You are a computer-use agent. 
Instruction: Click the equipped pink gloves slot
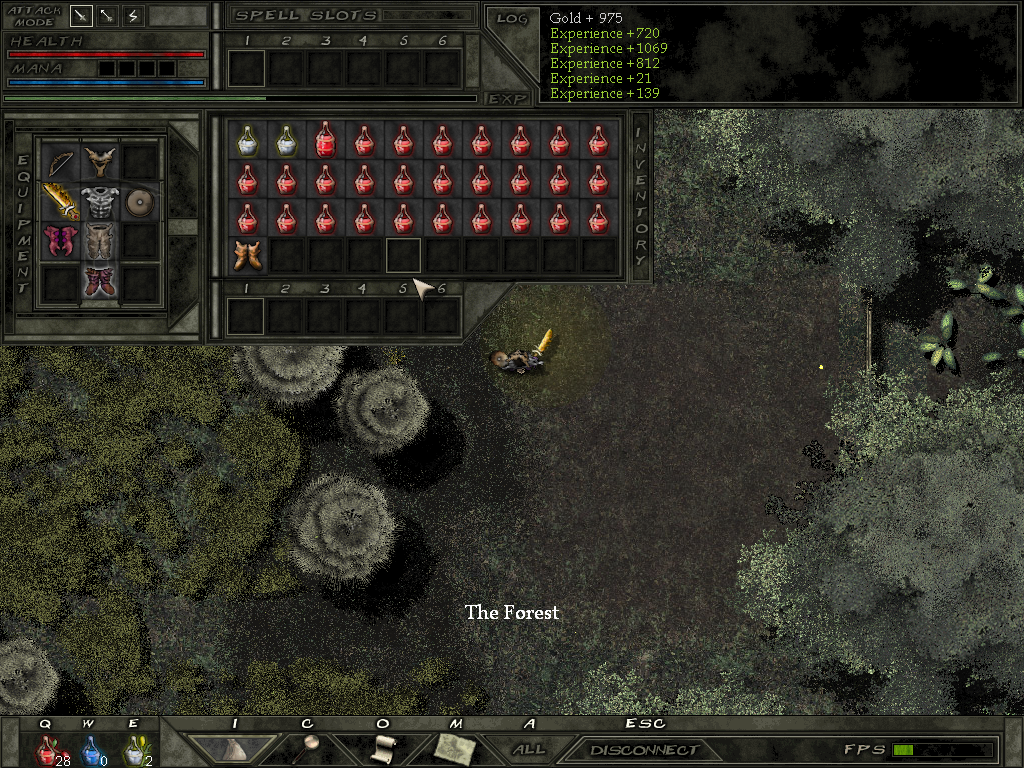[60, 241]
